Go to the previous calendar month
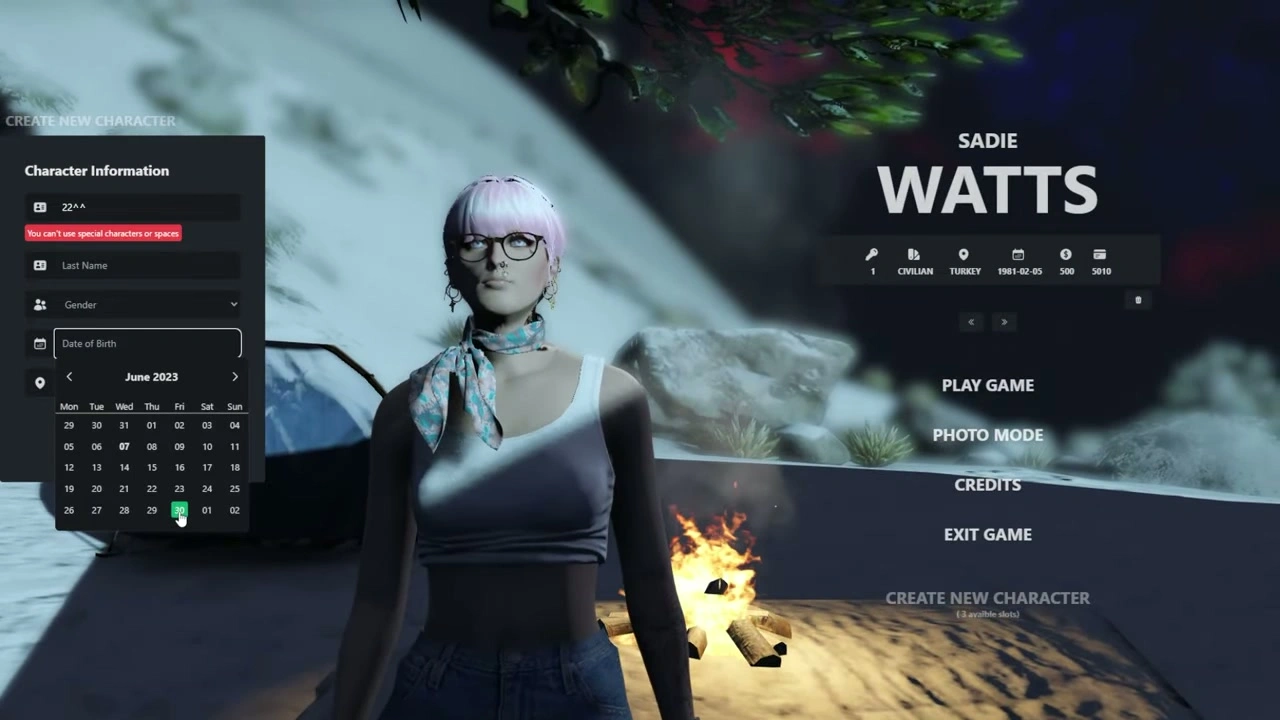Image resolution: width=1280 pixels, height=720 pixels. tap(69, 377)
